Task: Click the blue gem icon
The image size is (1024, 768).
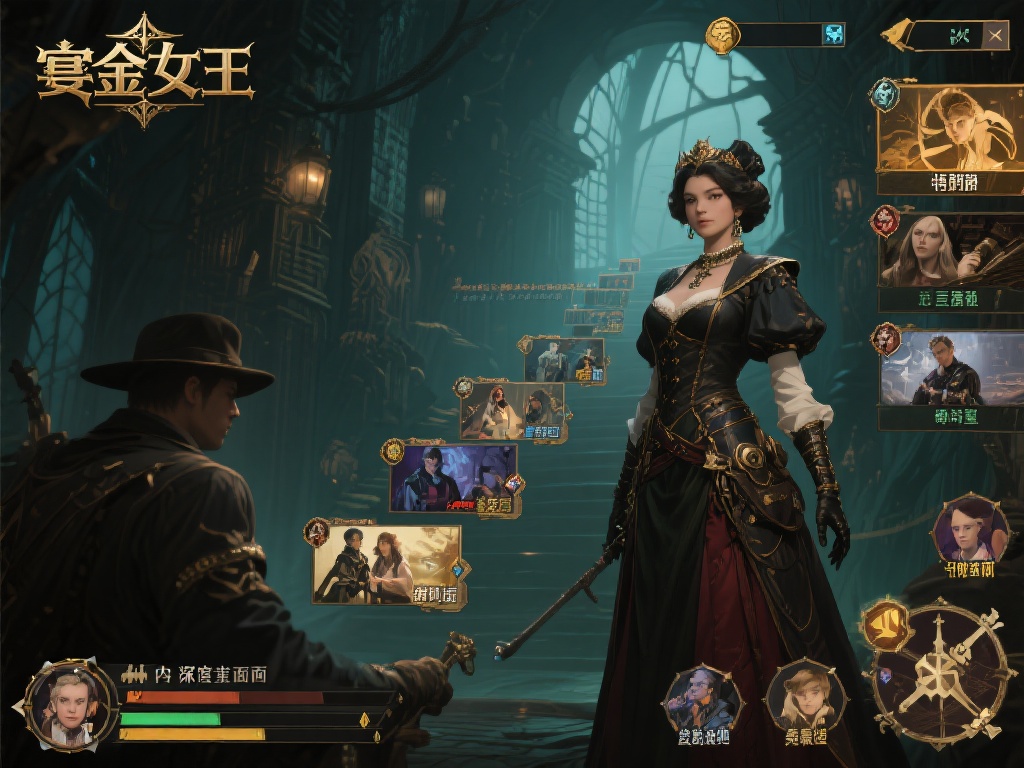Action: click(x=832, y=35)
